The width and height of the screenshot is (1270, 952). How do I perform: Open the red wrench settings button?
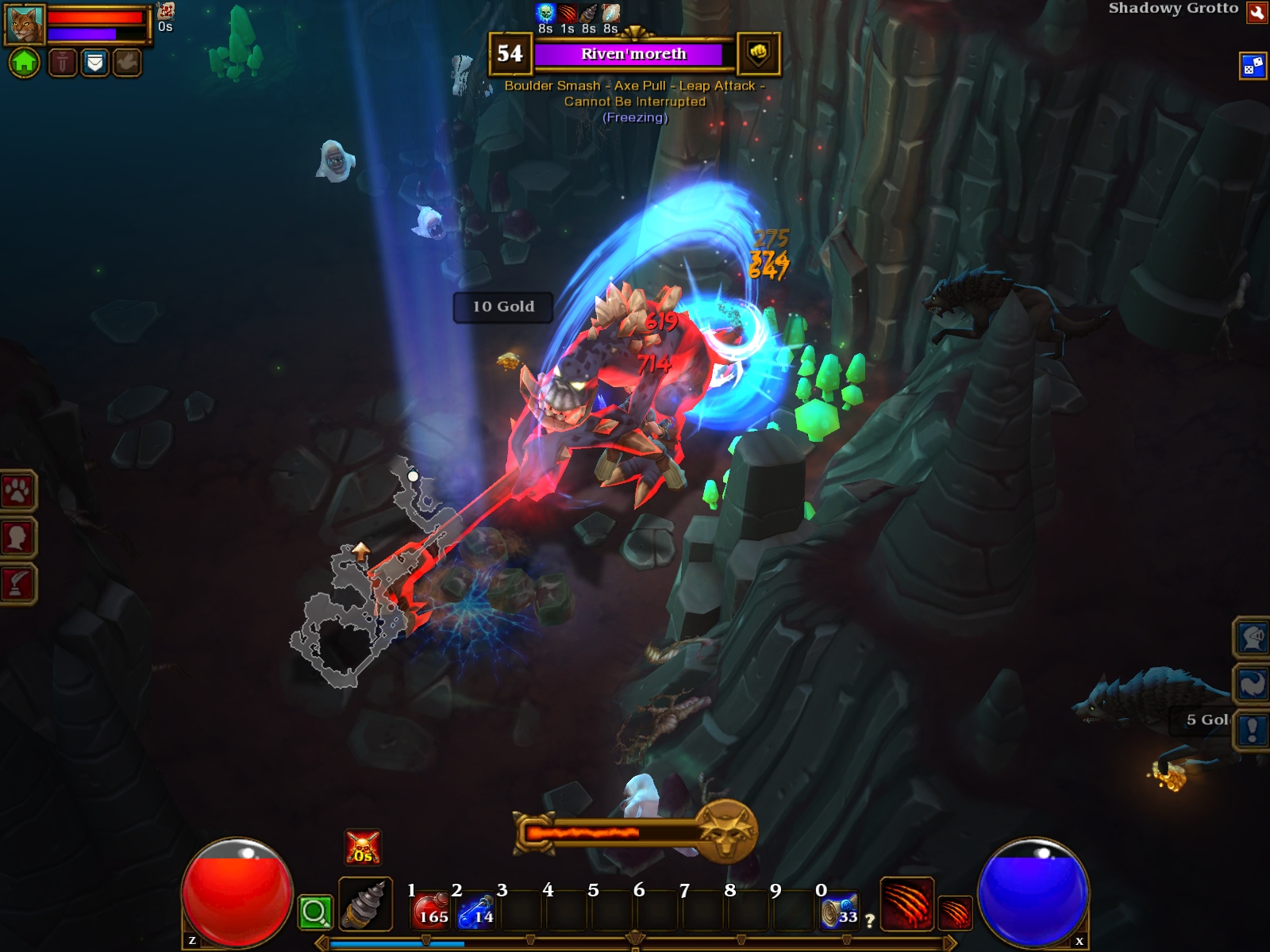1257,13
